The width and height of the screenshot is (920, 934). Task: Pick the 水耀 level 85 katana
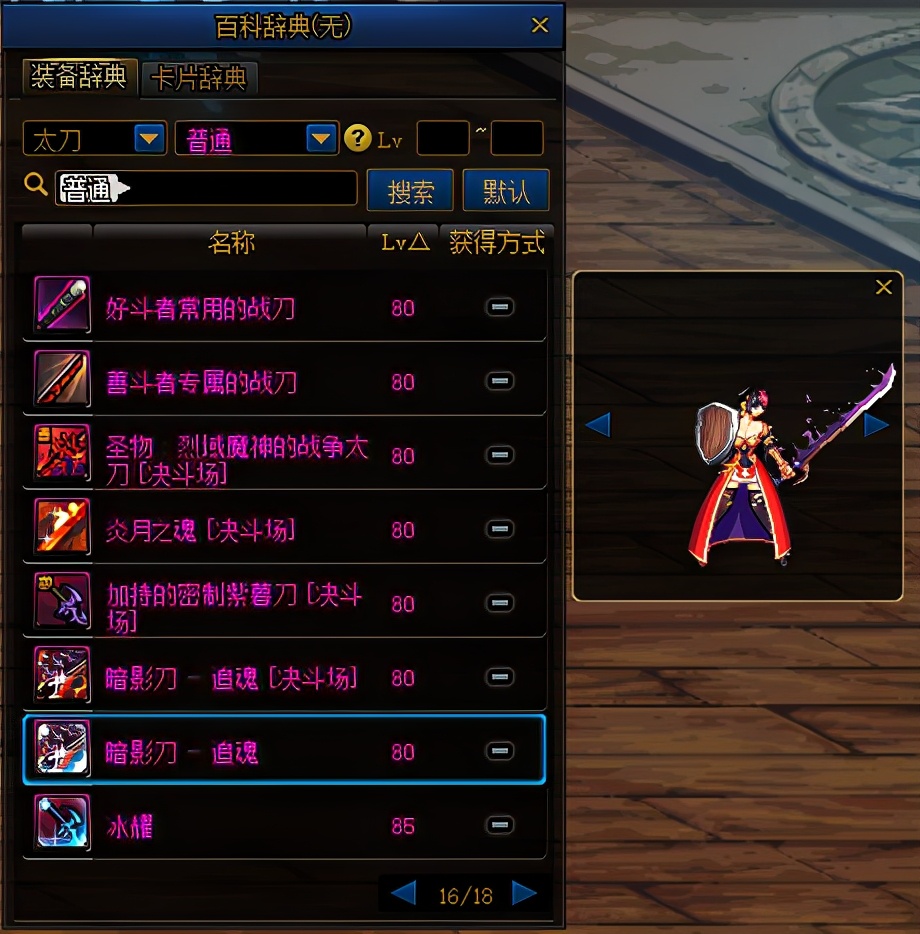(130, 827)
